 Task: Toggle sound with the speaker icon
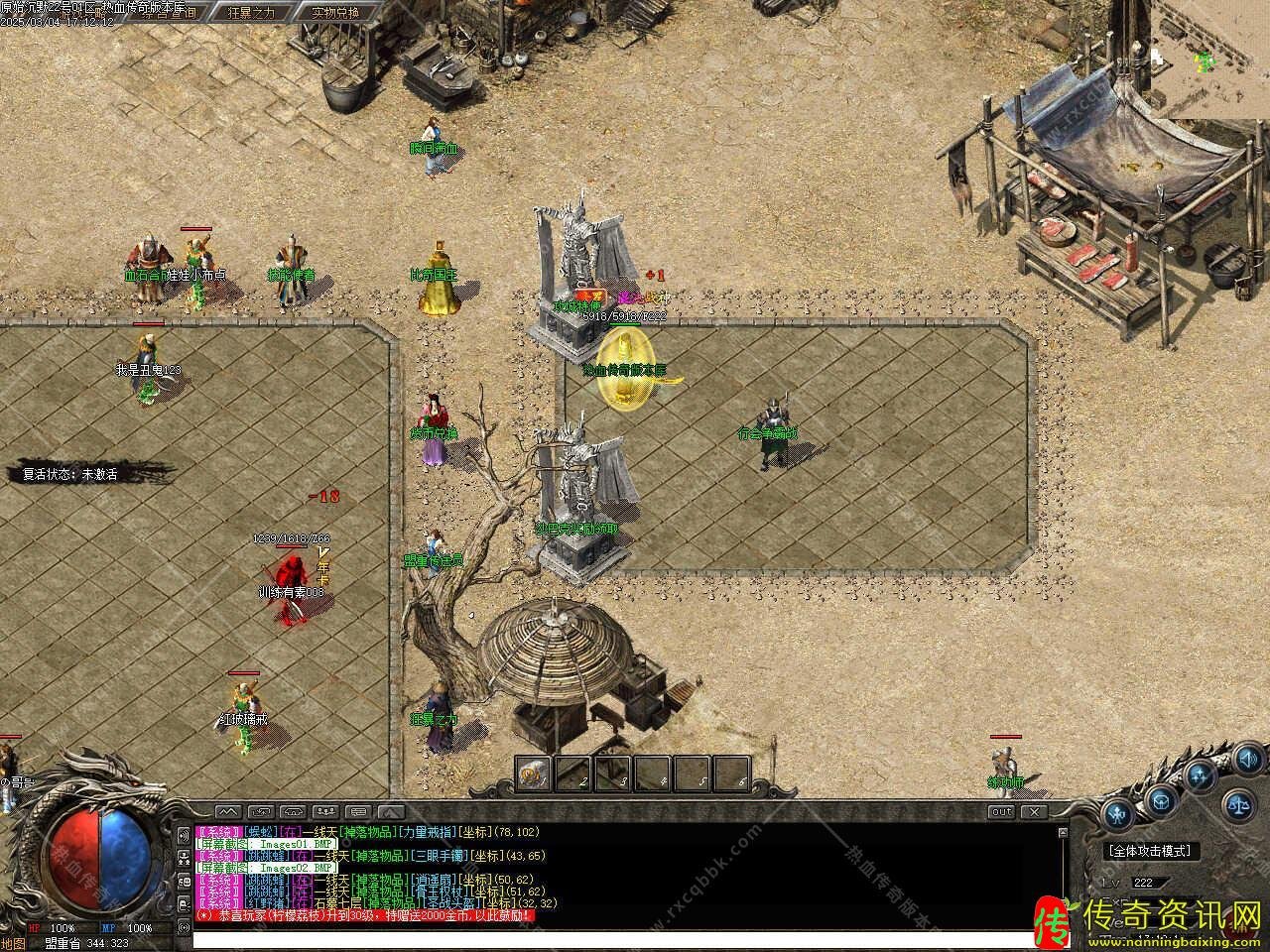pyautogui.click(x=1248, y=761)
